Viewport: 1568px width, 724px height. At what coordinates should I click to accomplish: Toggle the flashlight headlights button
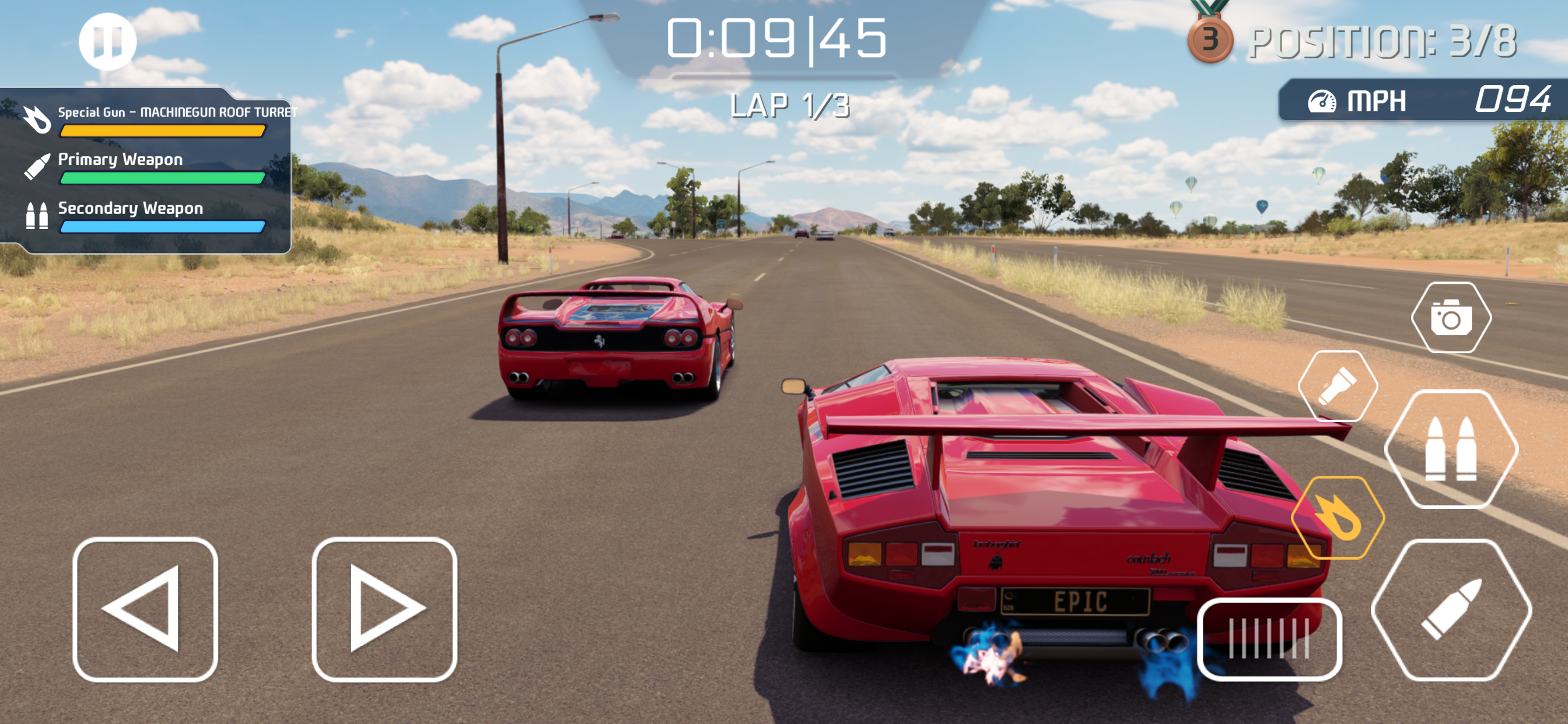coord(1338,386)
